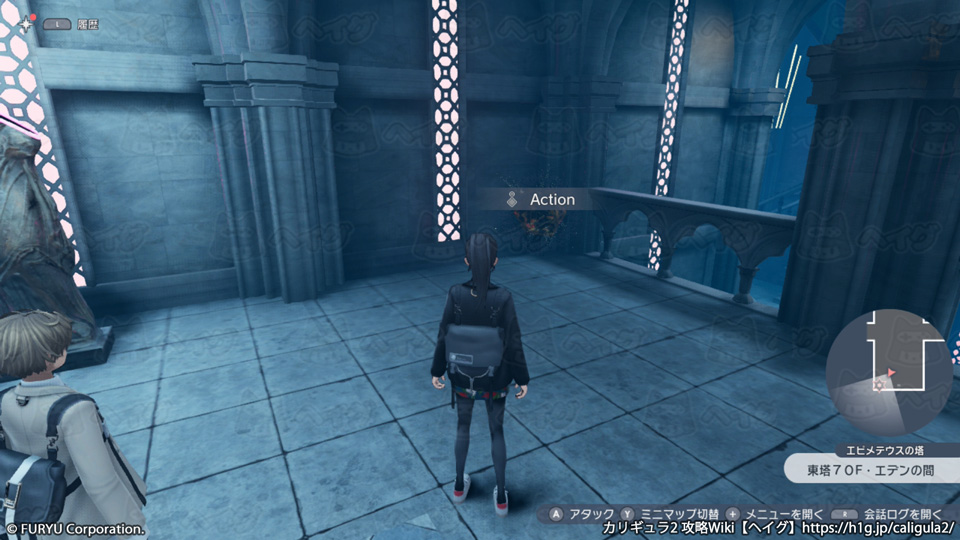
Task: Click the sparkle icon with red notification dot
Action: pos(25,22)
